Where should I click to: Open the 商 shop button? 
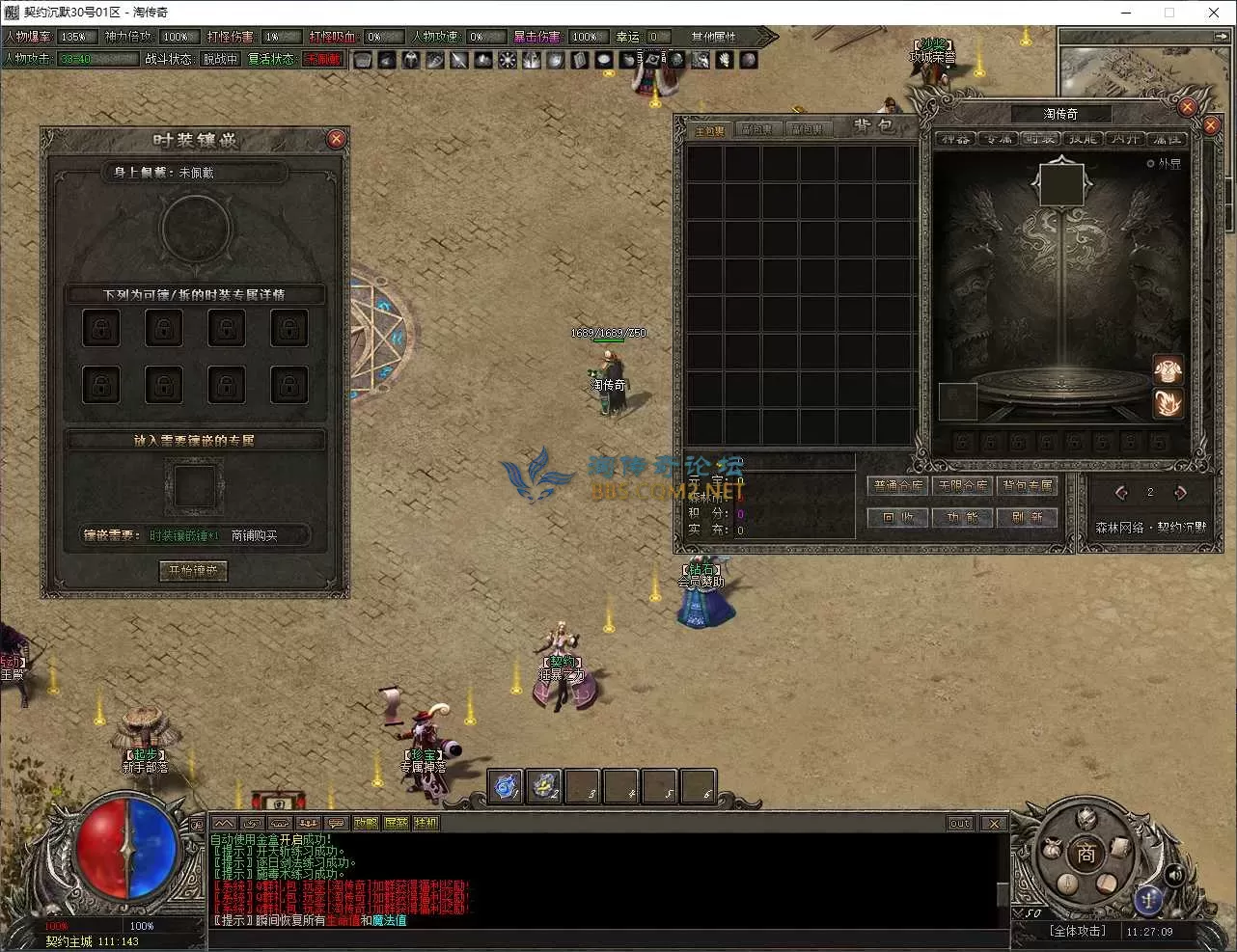(x=1086, y=854)
